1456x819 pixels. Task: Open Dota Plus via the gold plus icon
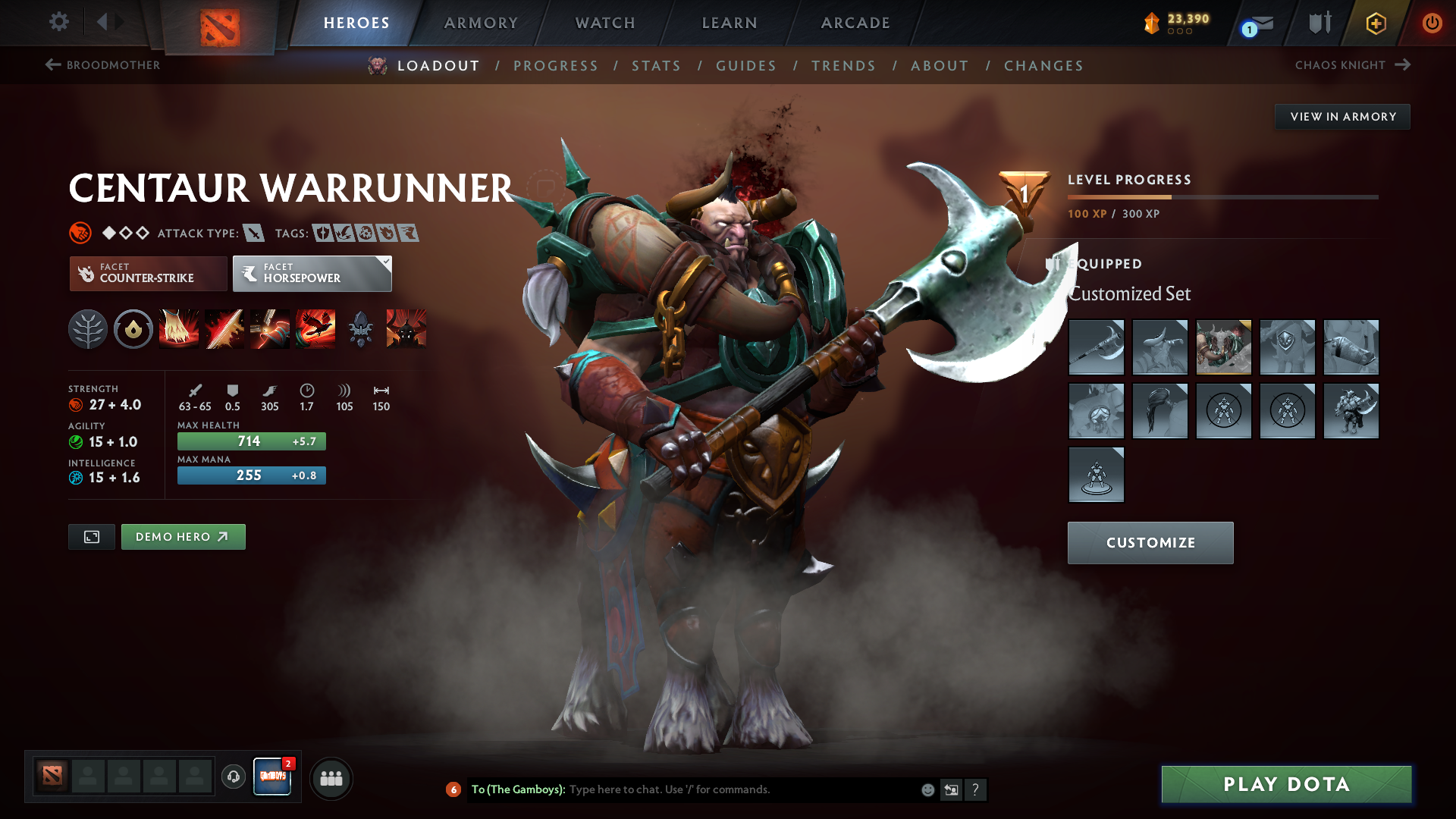[1374, 23]
